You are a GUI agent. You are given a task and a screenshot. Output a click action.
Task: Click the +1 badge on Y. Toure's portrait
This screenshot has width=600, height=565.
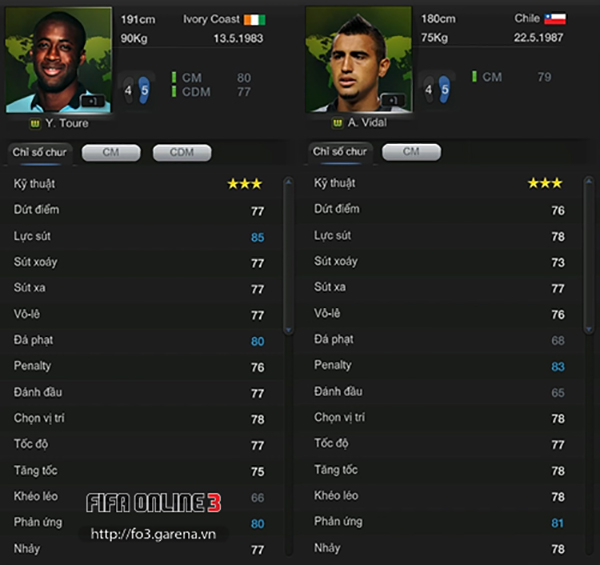(x=92, y=101)
